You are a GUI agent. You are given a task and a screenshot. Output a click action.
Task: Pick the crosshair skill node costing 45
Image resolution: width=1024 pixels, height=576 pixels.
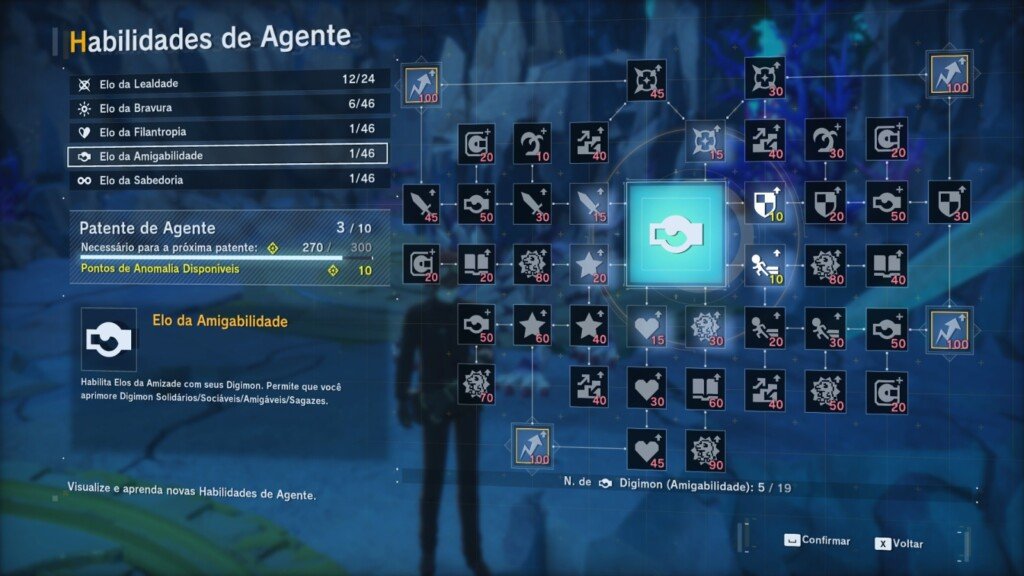pos(646,80)
